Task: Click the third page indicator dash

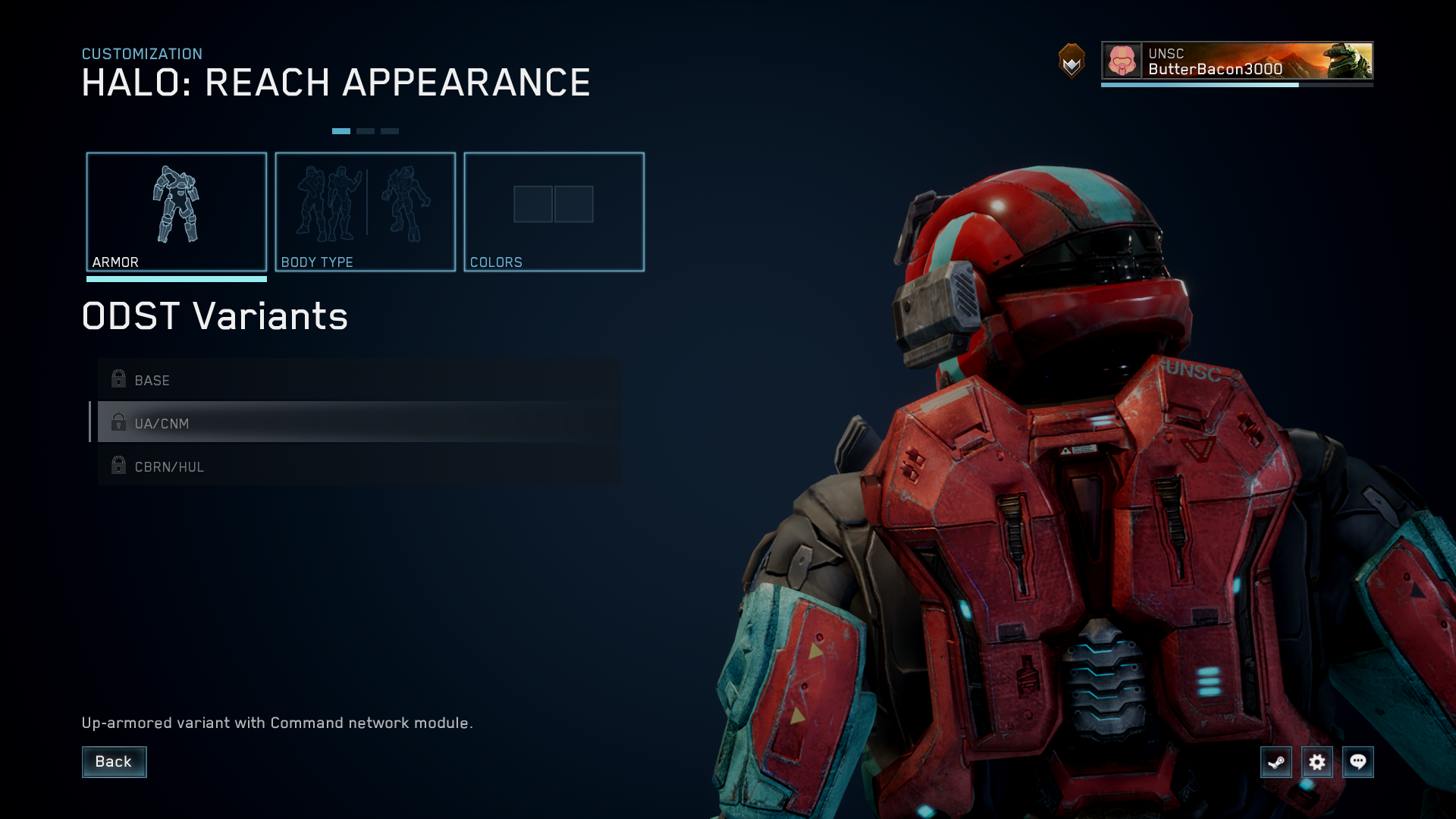Action: tap(391, 130)
